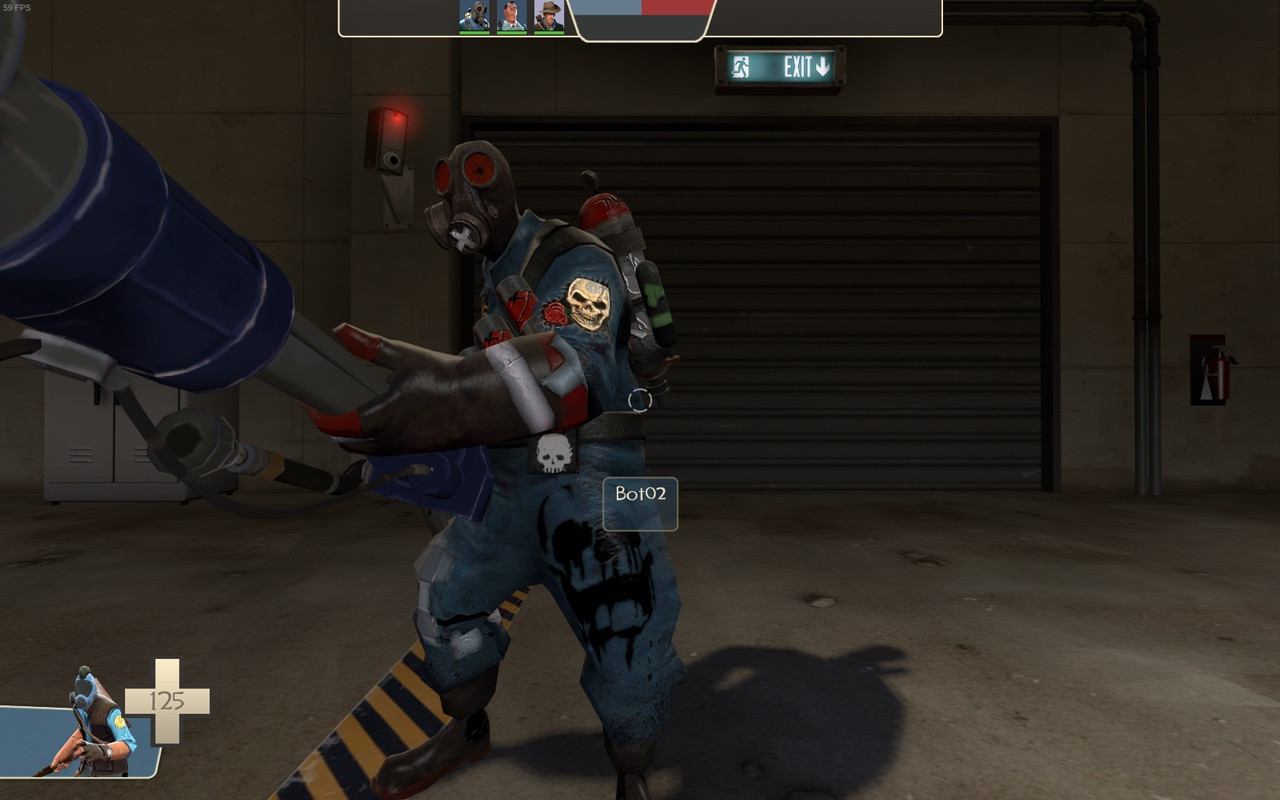Select the Bot02 nameplate
The height and width of the screenshot is (800, 1280).
[641, 504]
